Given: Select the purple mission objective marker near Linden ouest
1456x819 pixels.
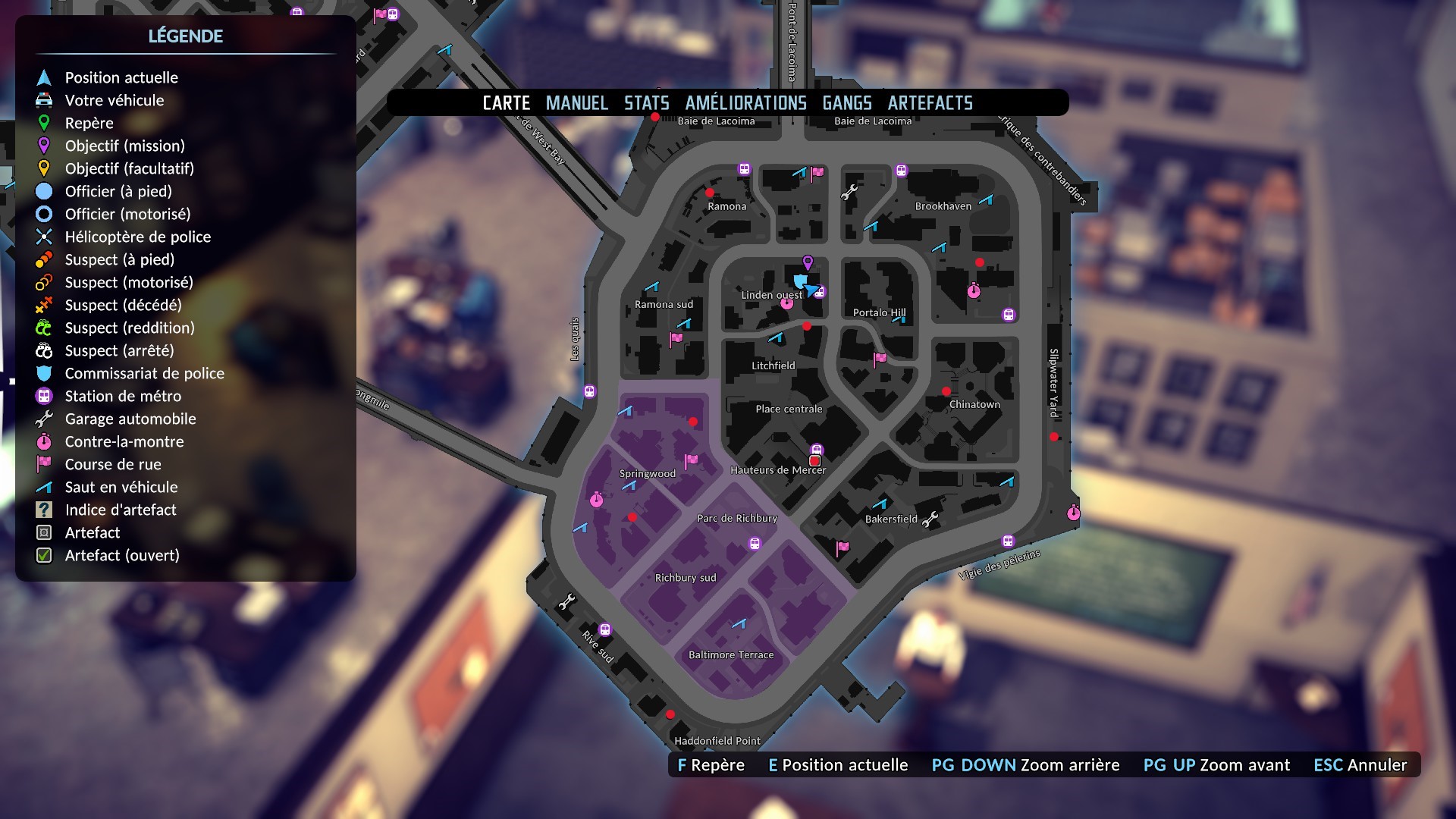Looking at the screenshot, I should (x=808, y=262).
